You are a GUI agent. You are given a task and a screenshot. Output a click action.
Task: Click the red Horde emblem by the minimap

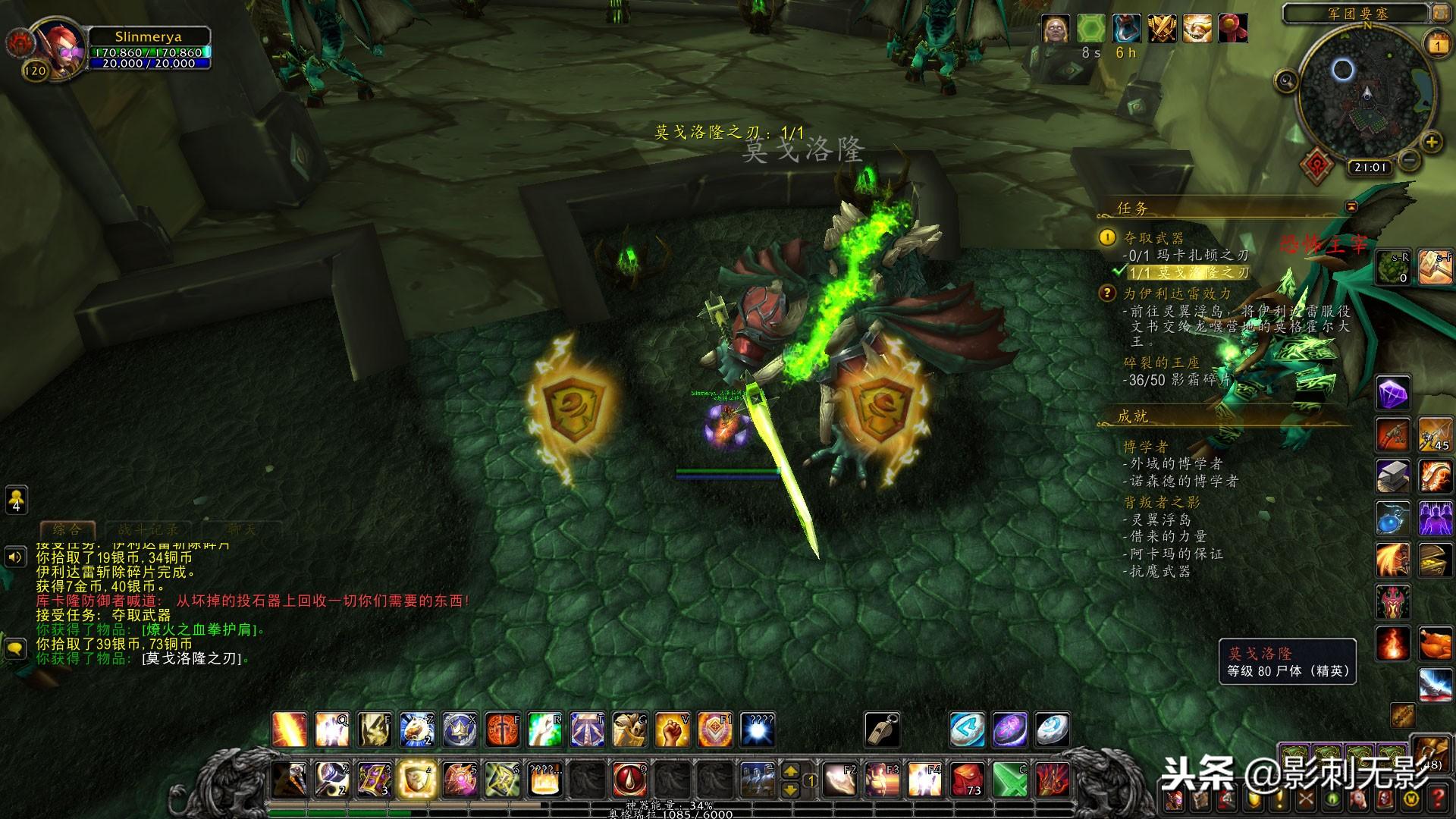(x=1316, y=163)
